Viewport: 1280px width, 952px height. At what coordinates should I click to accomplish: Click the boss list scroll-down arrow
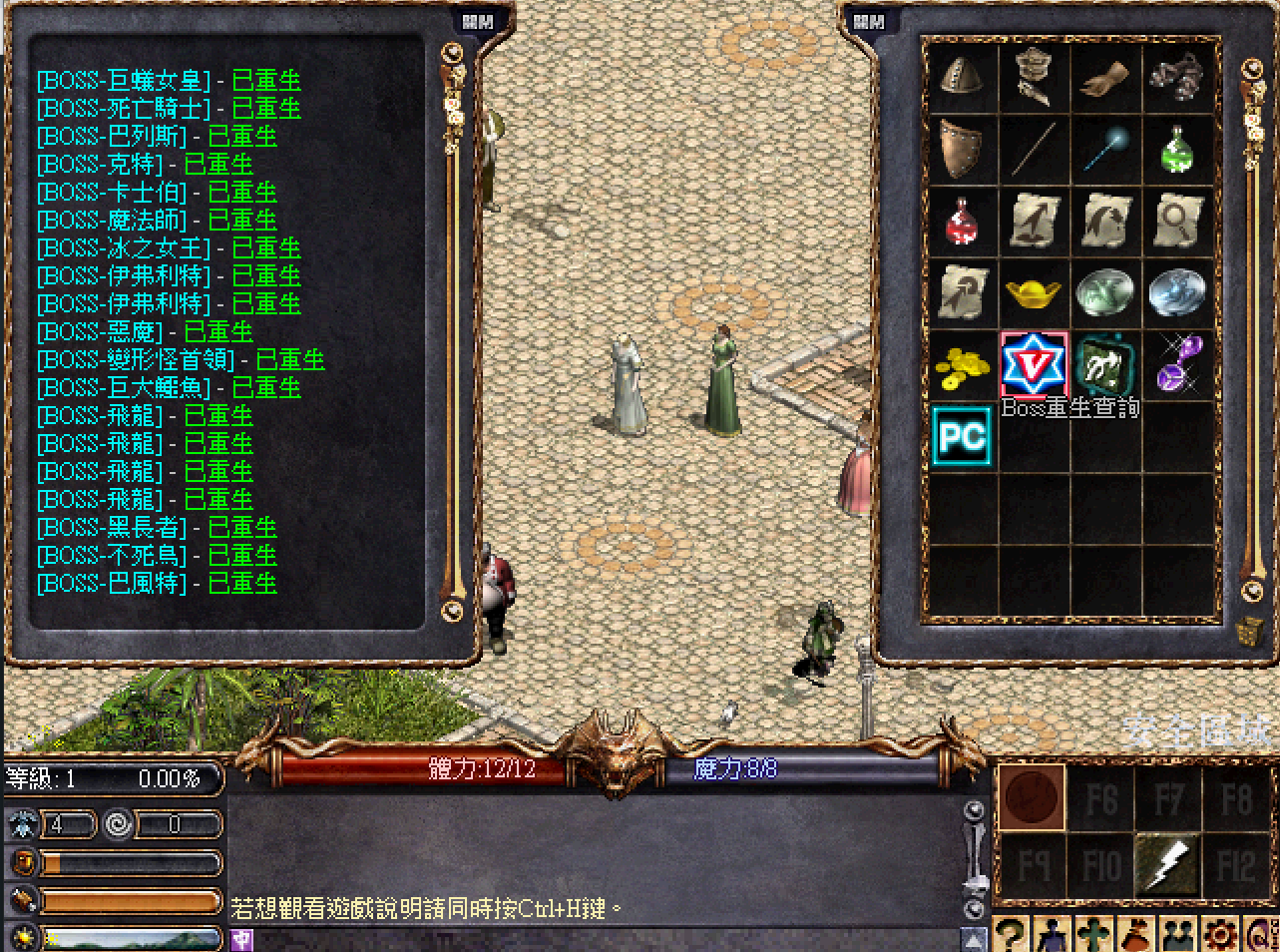coord(453,610)
